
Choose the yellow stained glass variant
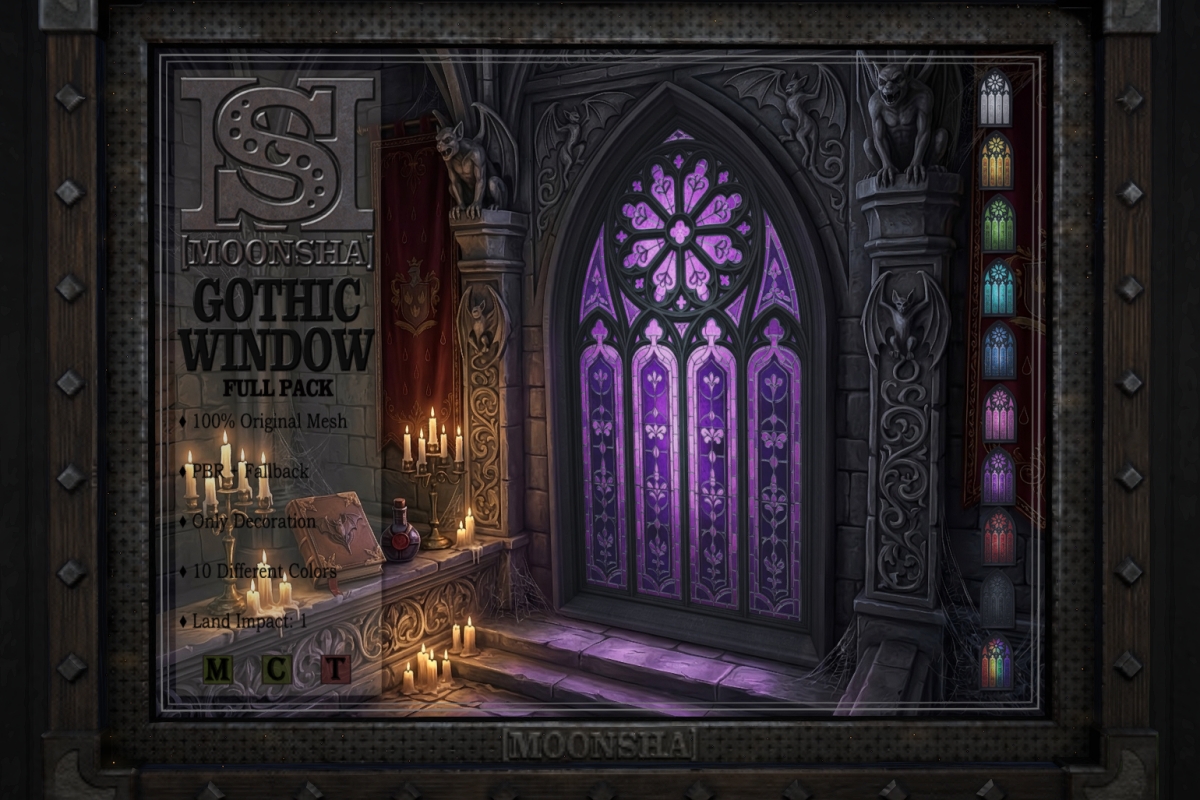tap(995, 161)
